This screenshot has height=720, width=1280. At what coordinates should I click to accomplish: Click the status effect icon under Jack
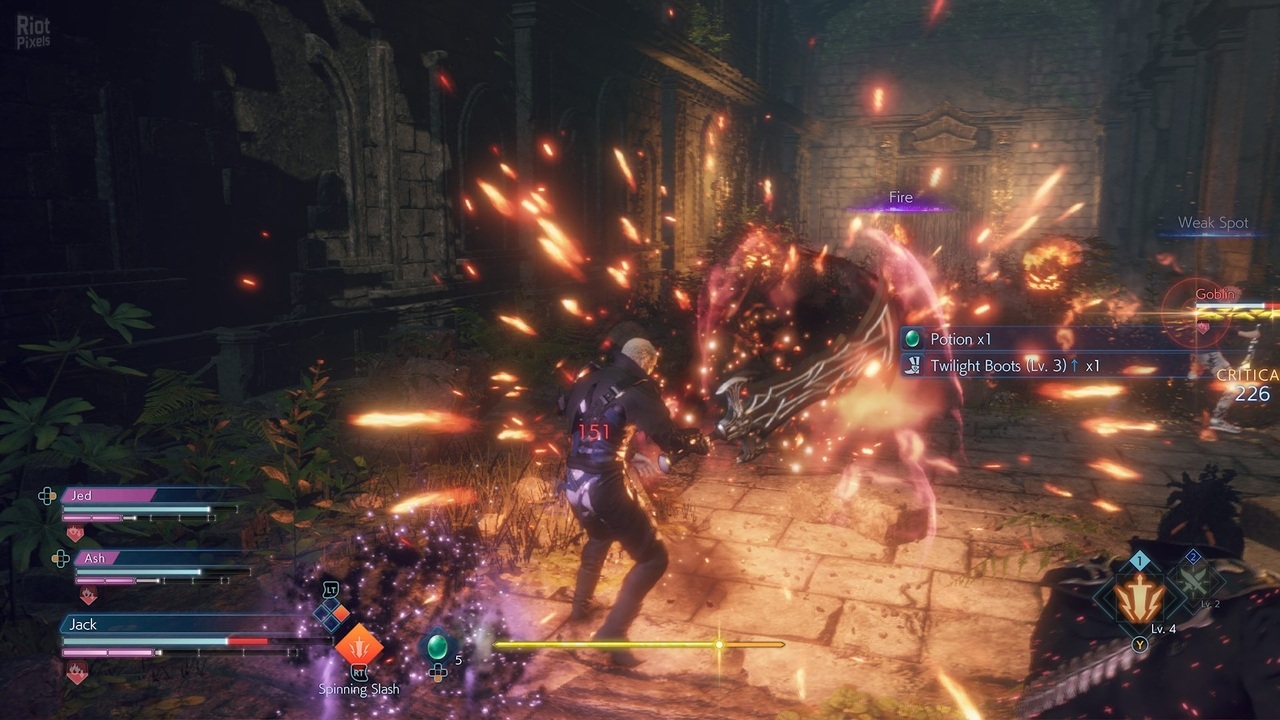[77, 674]
